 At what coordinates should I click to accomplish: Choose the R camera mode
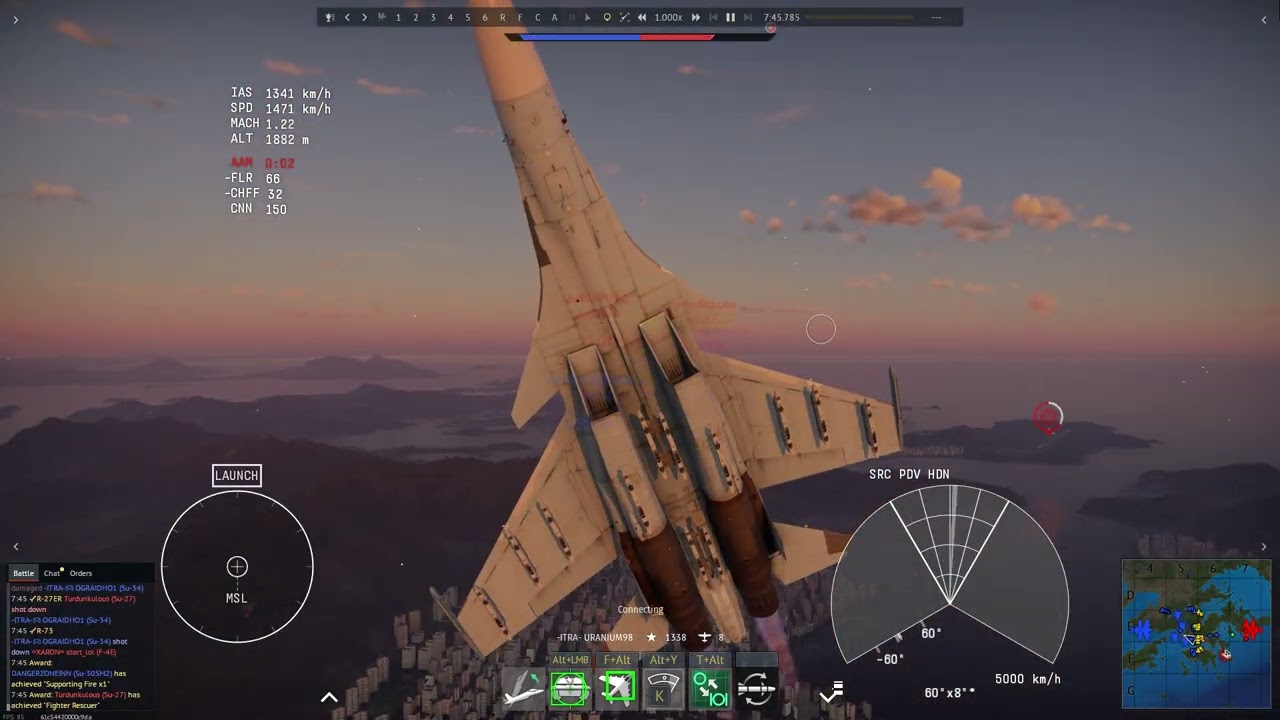pyautogui.click(x=502, y=17)
